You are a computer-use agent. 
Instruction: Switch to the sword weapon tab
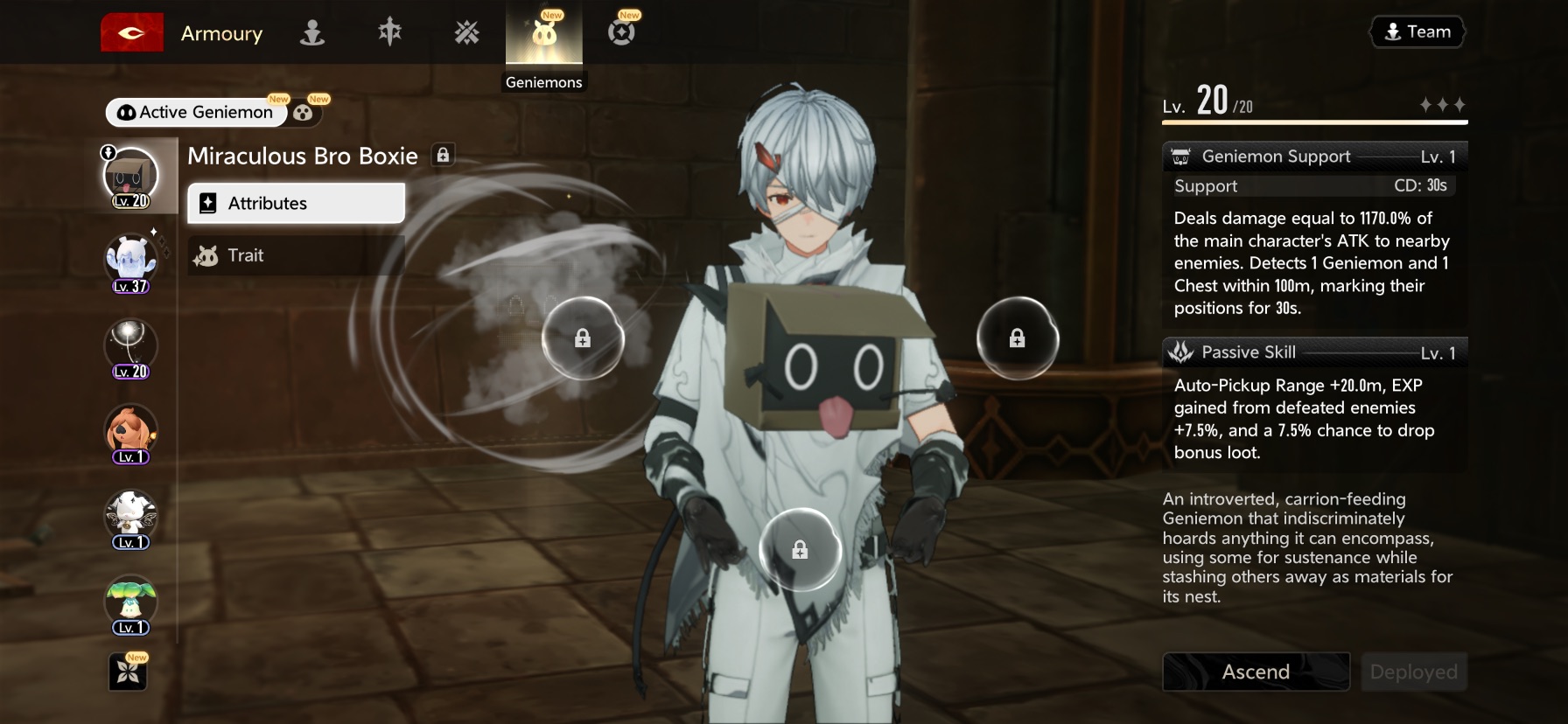click(x=389, y=33)
